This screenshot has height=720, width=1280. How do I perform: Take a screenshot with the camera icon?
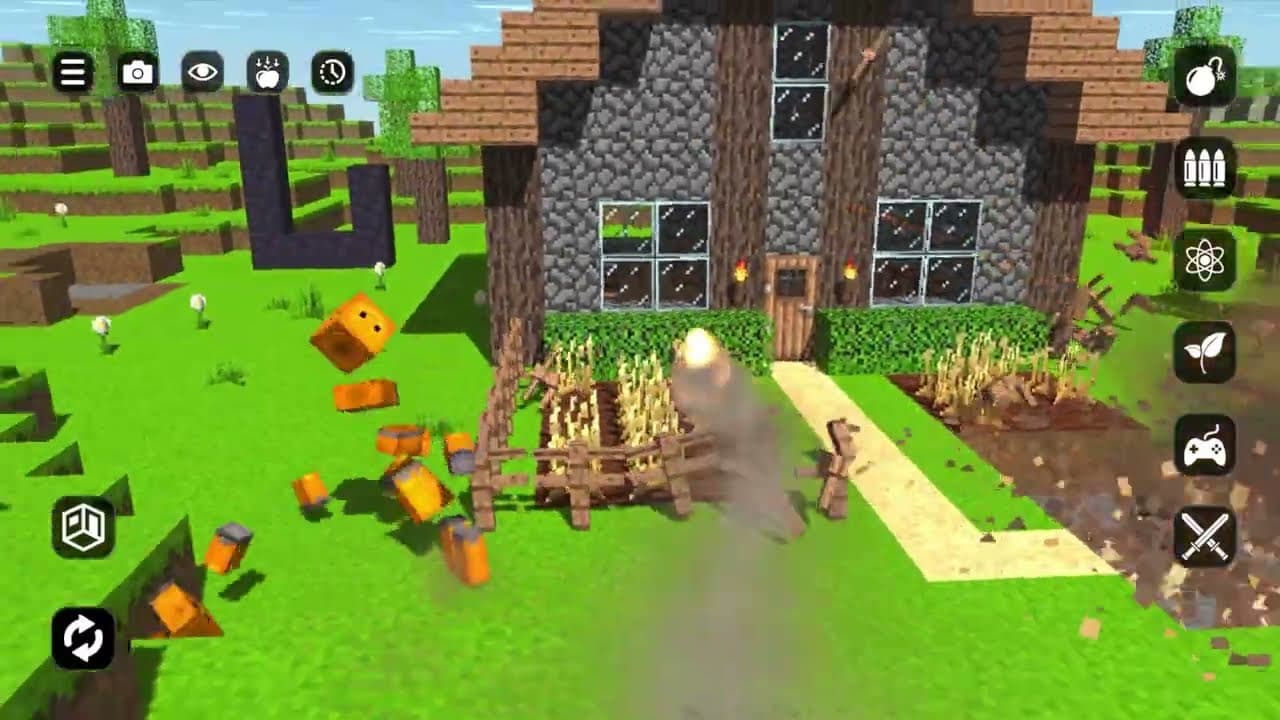point(136,70)
